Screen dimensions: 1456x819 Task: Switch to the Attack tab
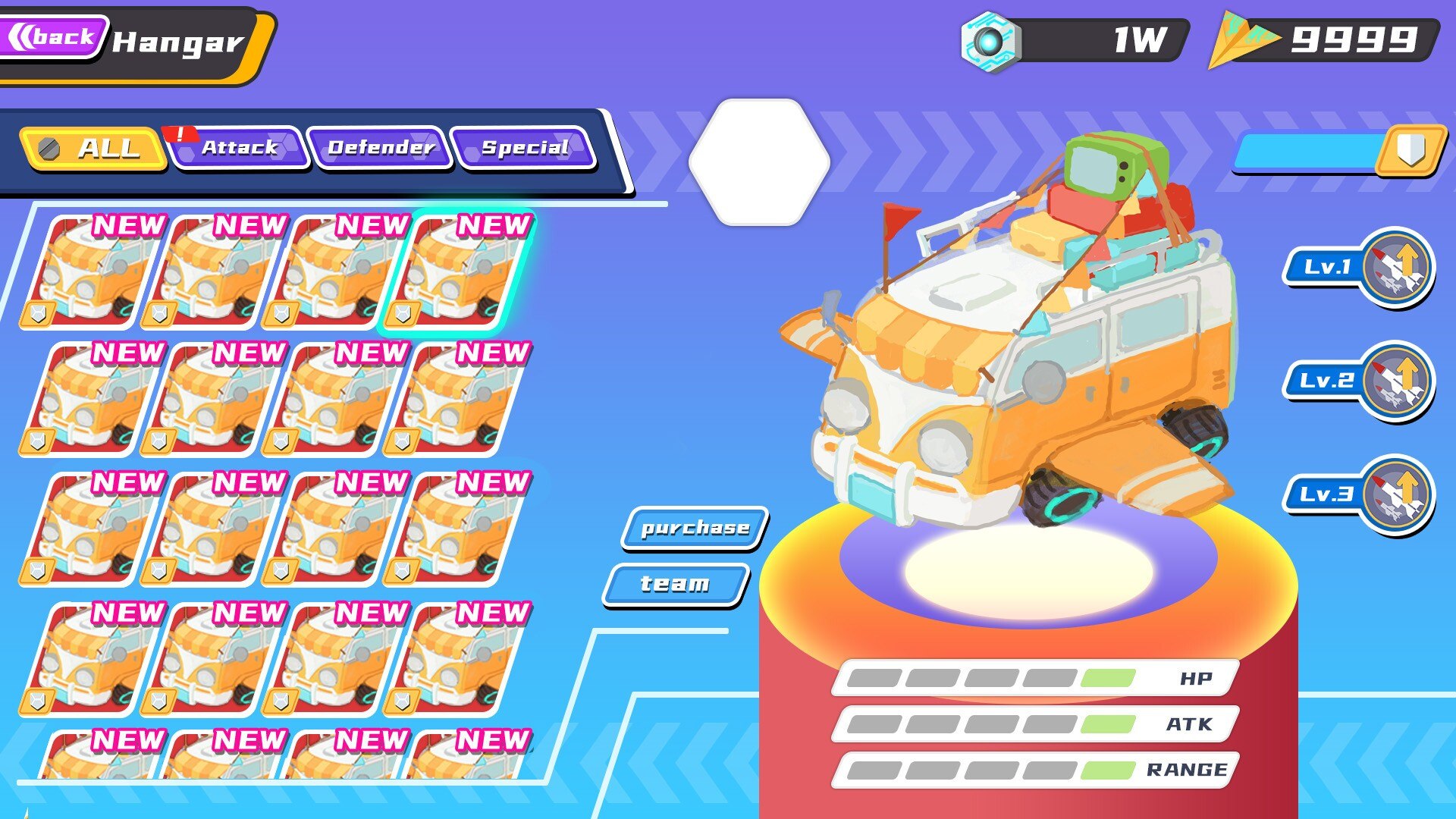point(238,148)
